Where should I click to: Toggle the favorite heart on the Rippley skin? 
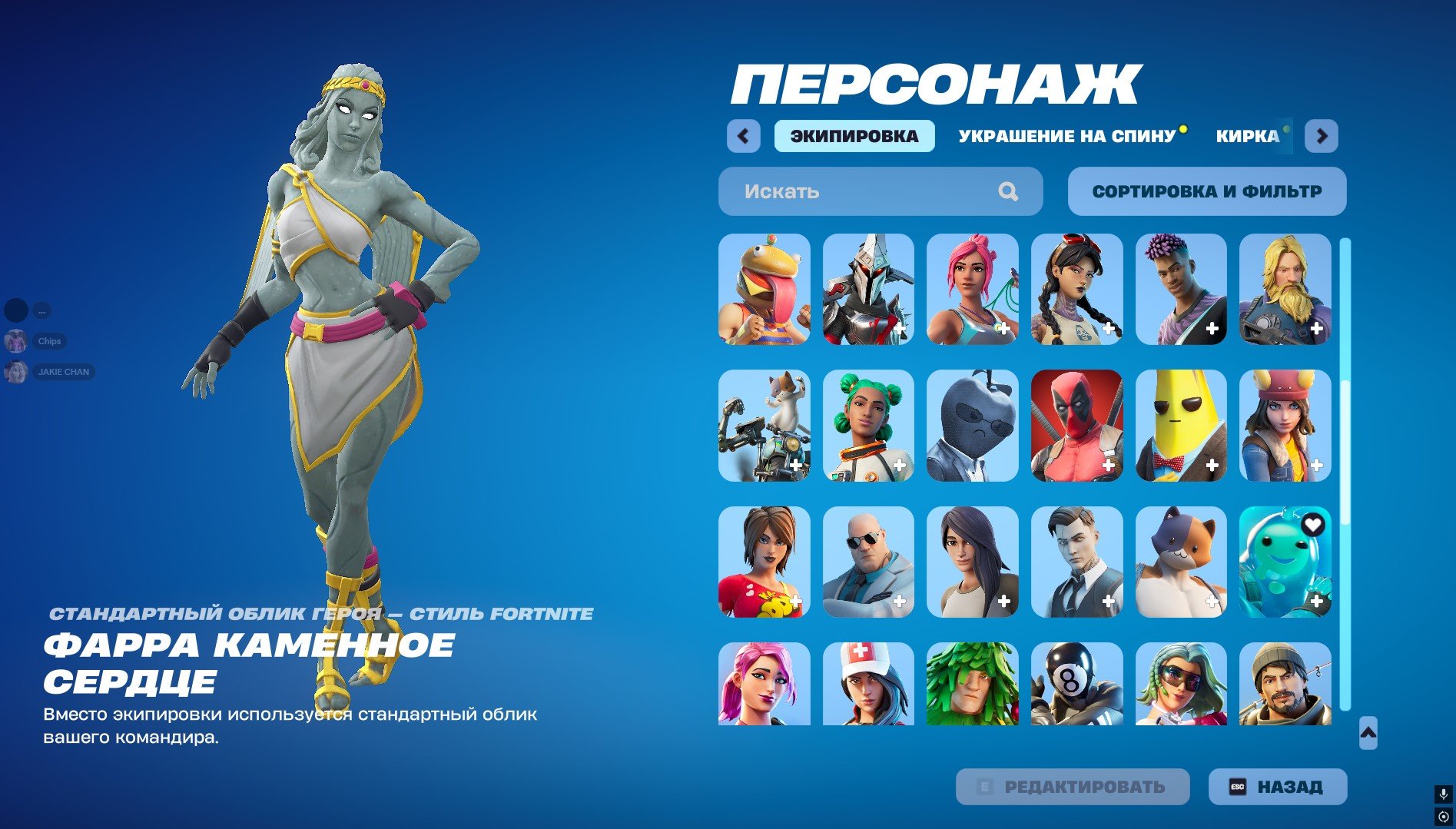click(1312, 523)
